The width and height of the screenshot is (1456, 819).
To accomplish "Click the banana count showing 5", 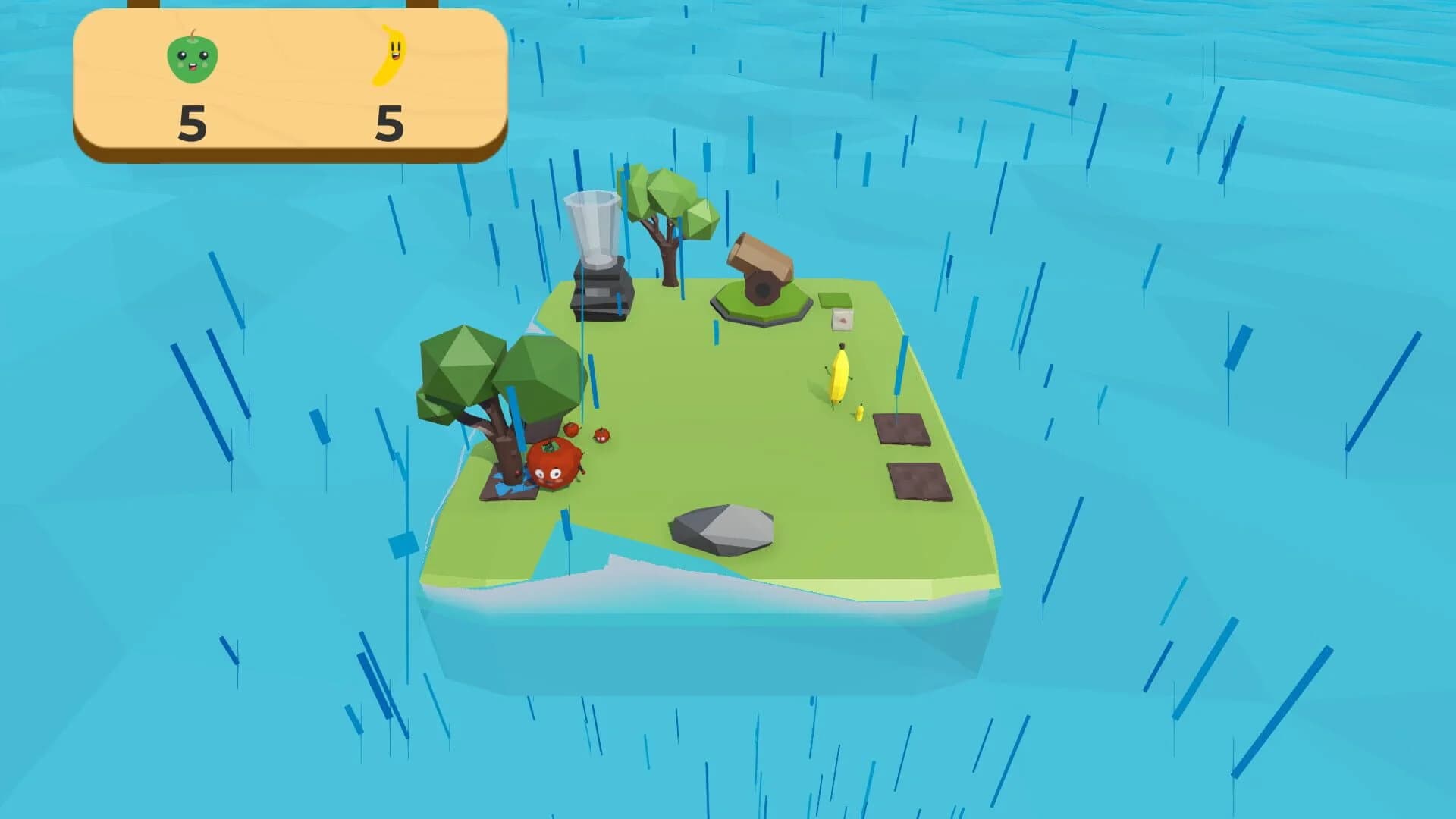I will point(388,125).
